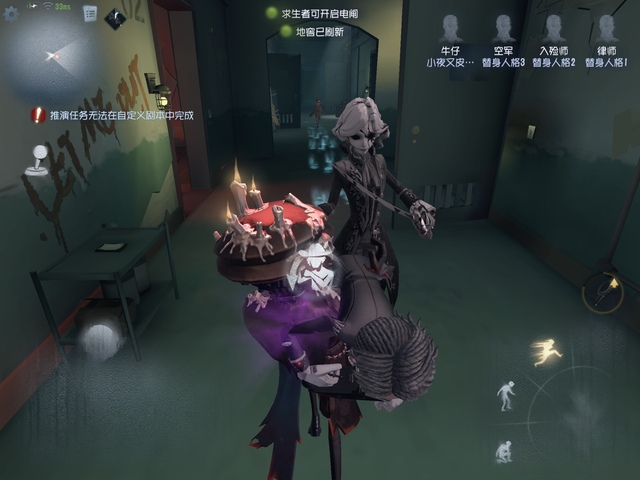
Task: Use the joystick toggle icon
Action: tap(37, 160)
